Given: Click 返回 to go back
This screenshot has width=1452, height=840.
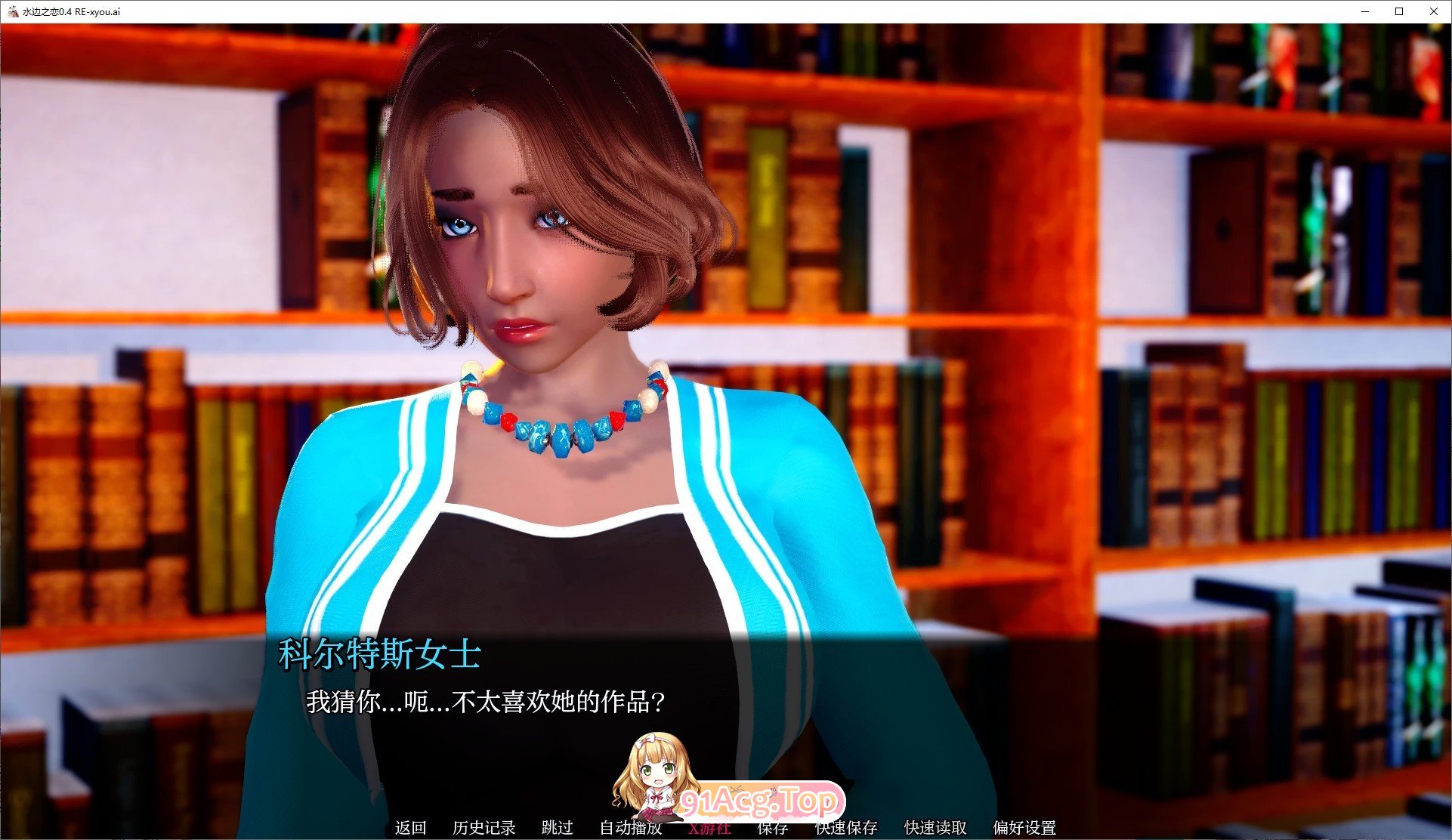Looking at the screenshot, I should point(409,828).
